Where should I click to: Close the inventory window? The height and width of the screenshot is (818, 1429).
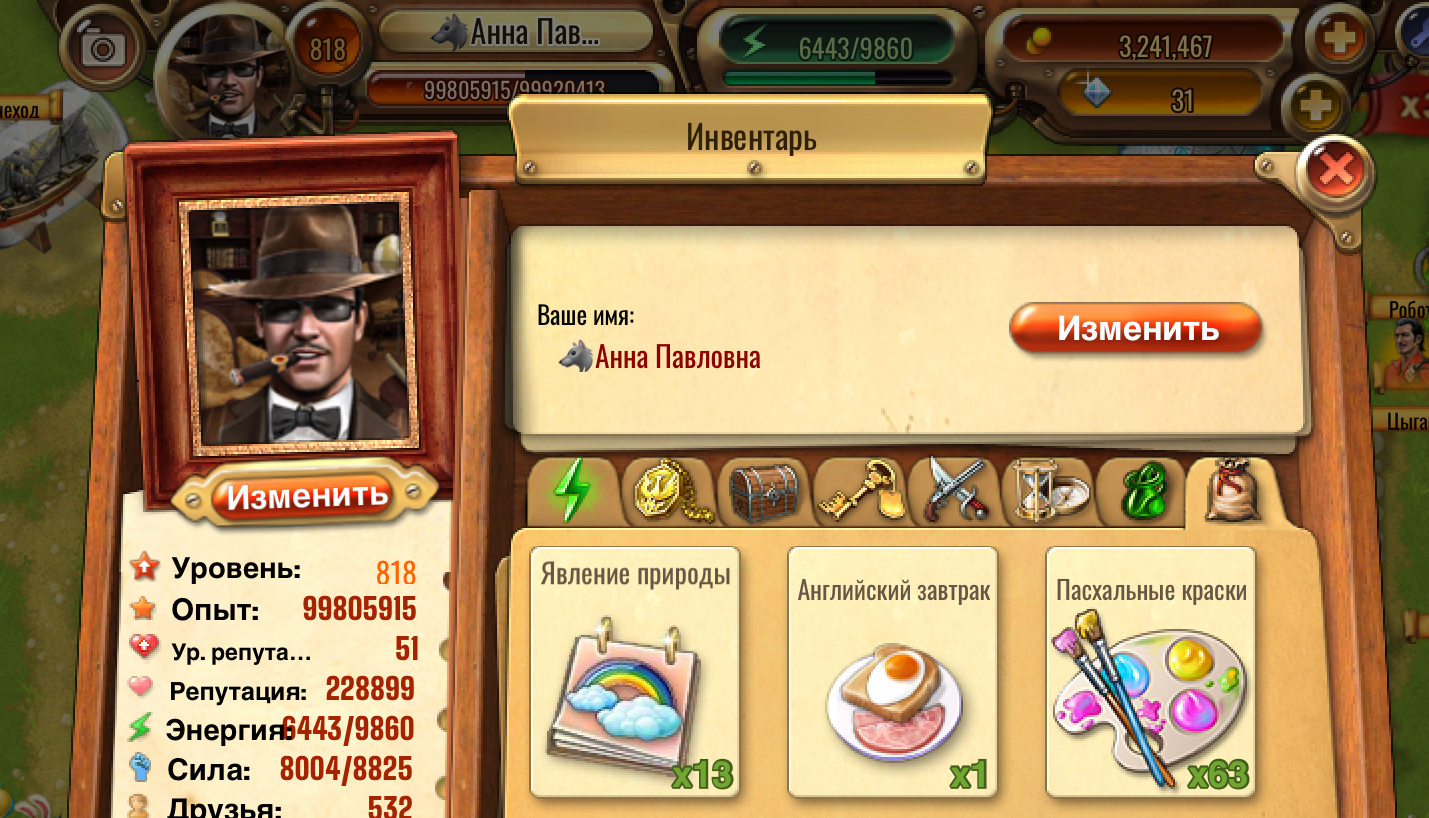pyautogui.click(x=1335, y=172)
